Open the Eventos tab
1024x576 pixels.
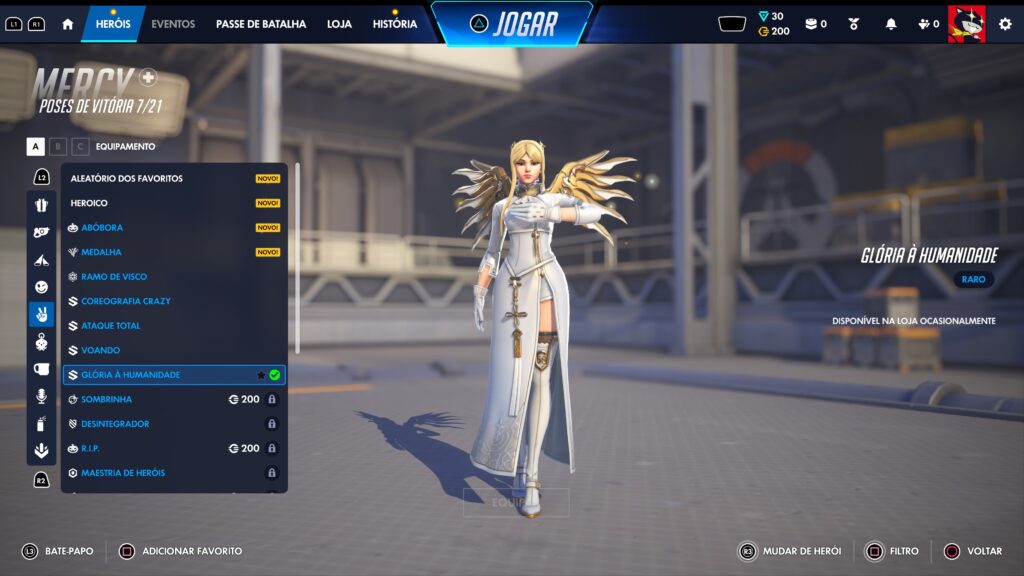173,24
